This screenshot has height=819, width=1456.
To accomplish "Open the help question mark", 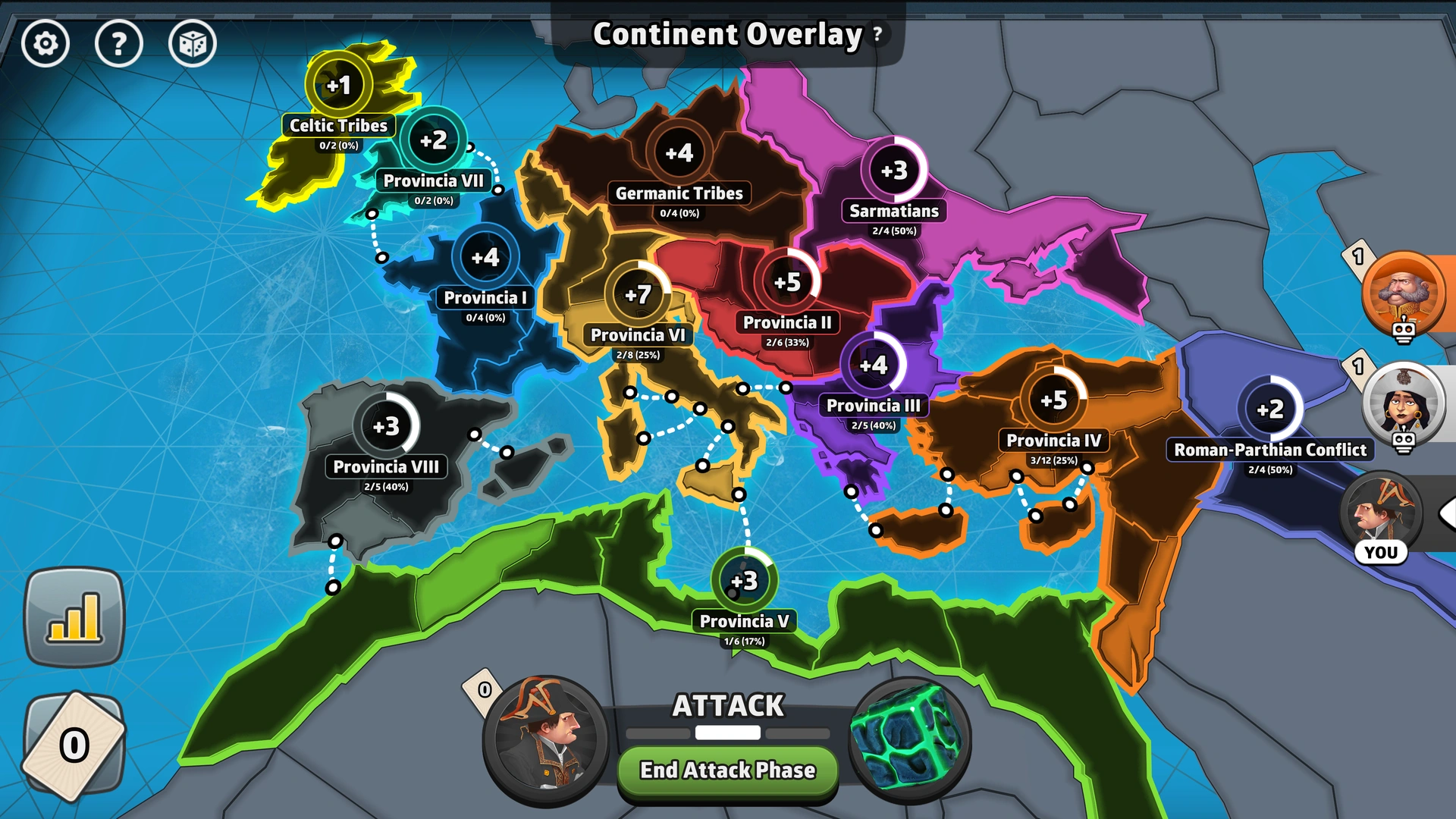I will (119, 43).
